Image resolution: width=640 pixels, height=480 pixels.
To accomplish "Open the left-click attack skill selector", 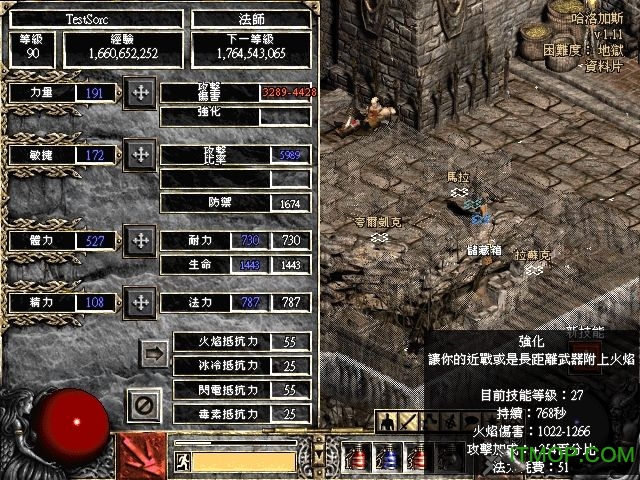I will (x=142, y=455).
